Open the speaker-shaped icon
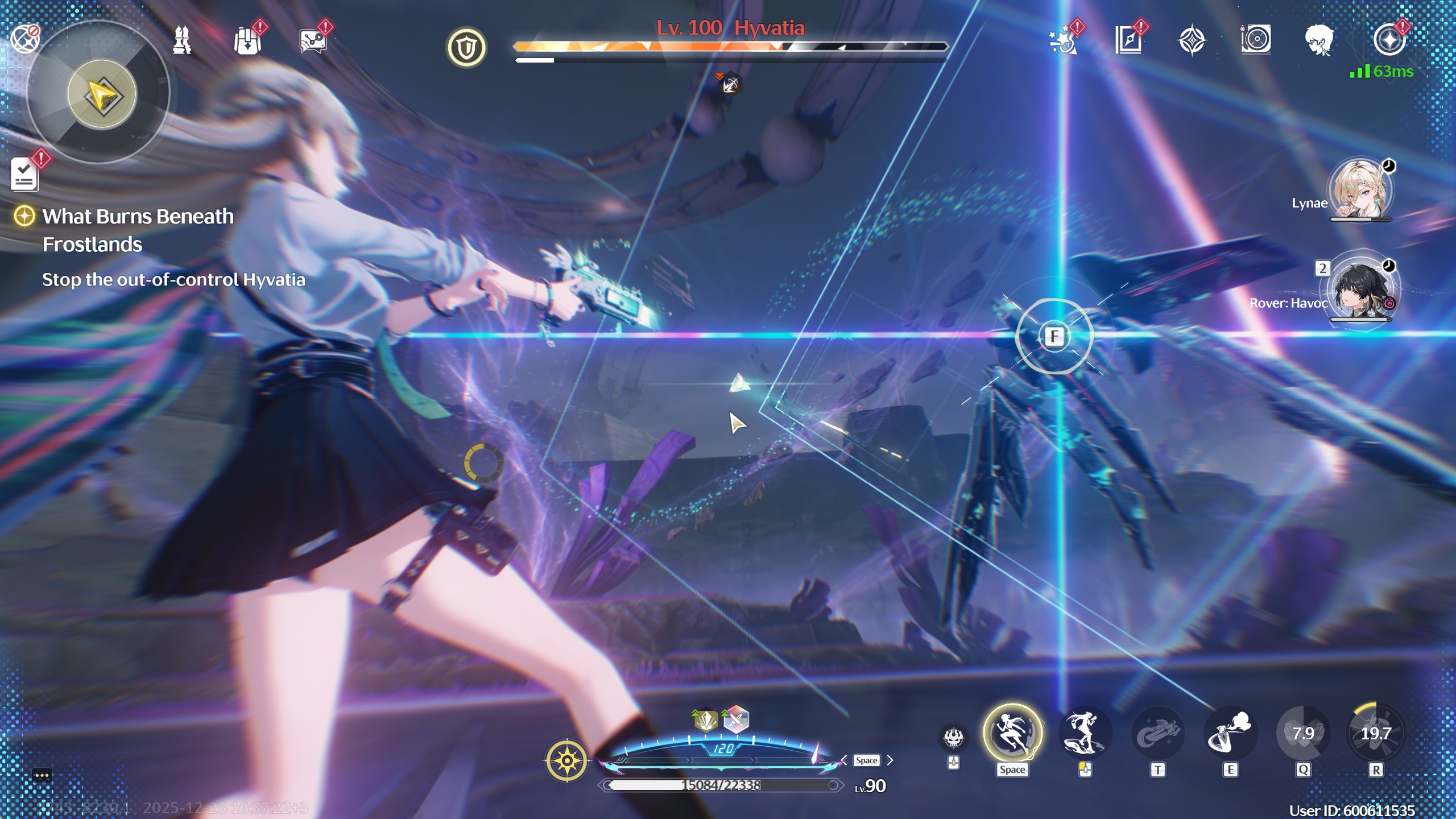Screen dimensions: 1456x819 click(1256, 40)
